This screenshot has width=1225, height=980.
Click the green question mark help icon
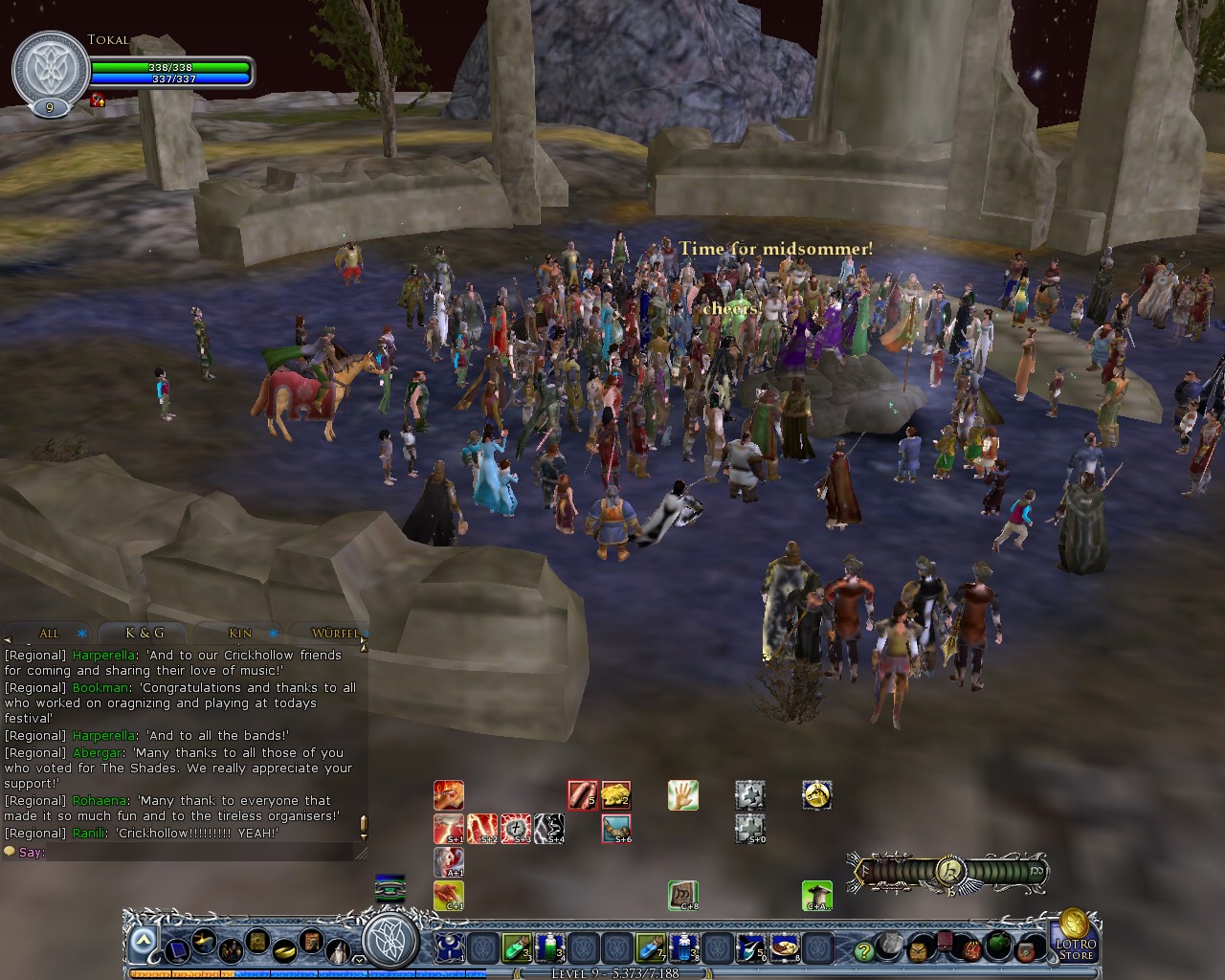coord(863,951)
